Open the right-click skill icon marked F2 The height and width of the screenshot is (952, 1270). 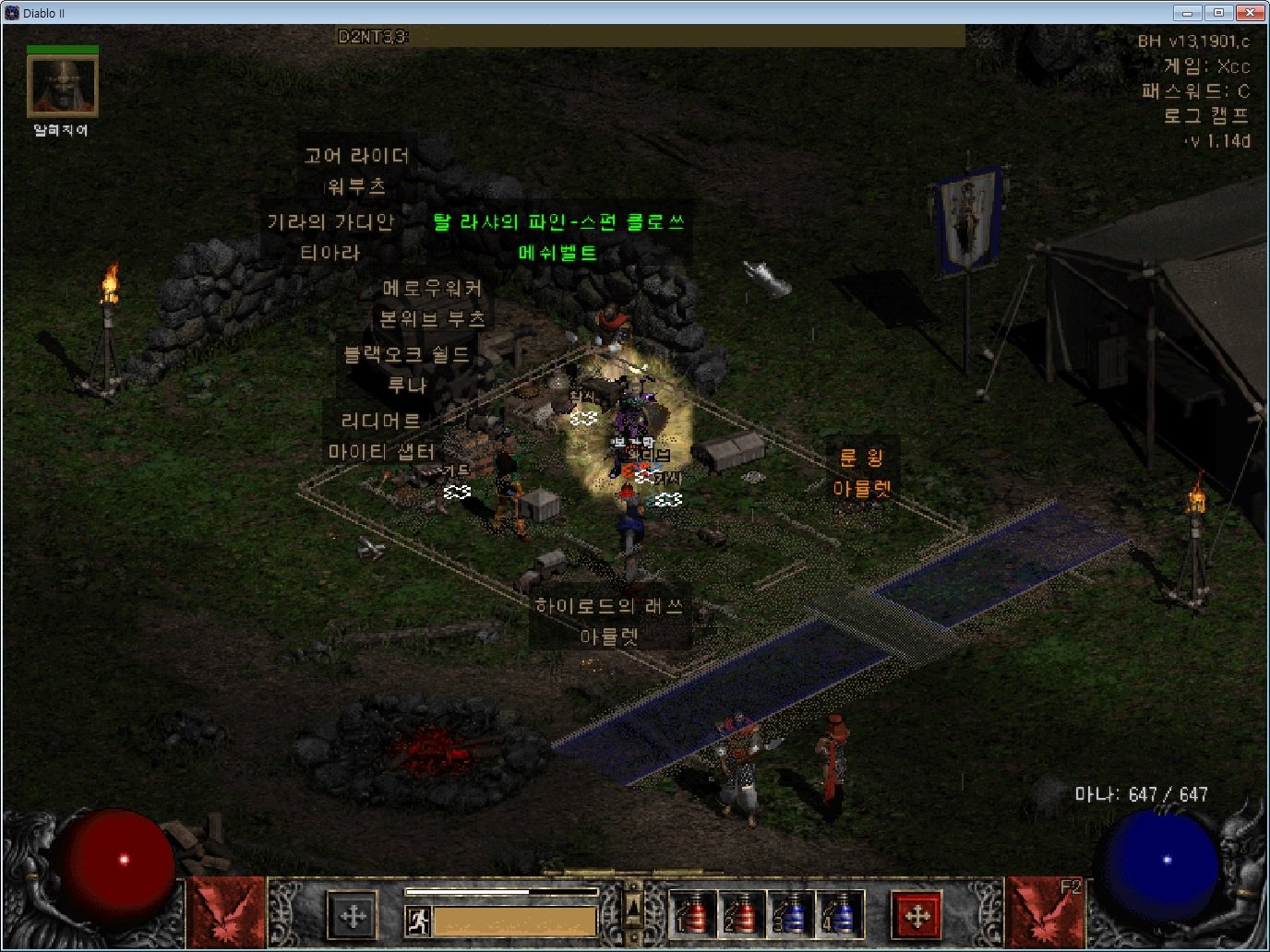click(1044, 912)
